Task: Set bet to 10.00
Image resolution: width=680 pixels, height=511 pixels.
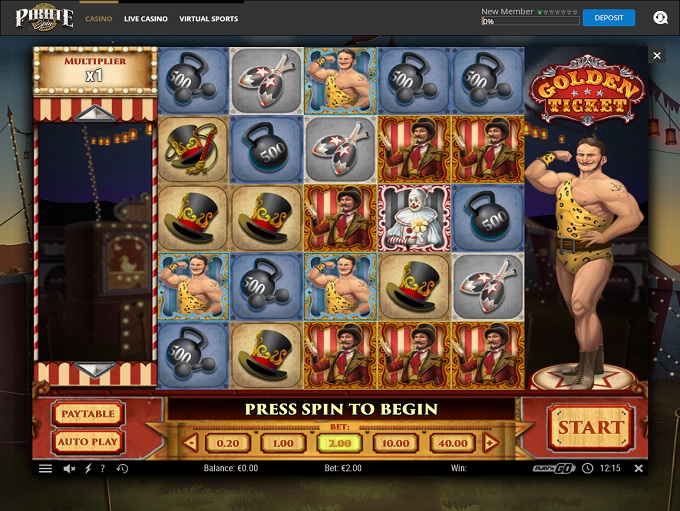Action: 396,443
